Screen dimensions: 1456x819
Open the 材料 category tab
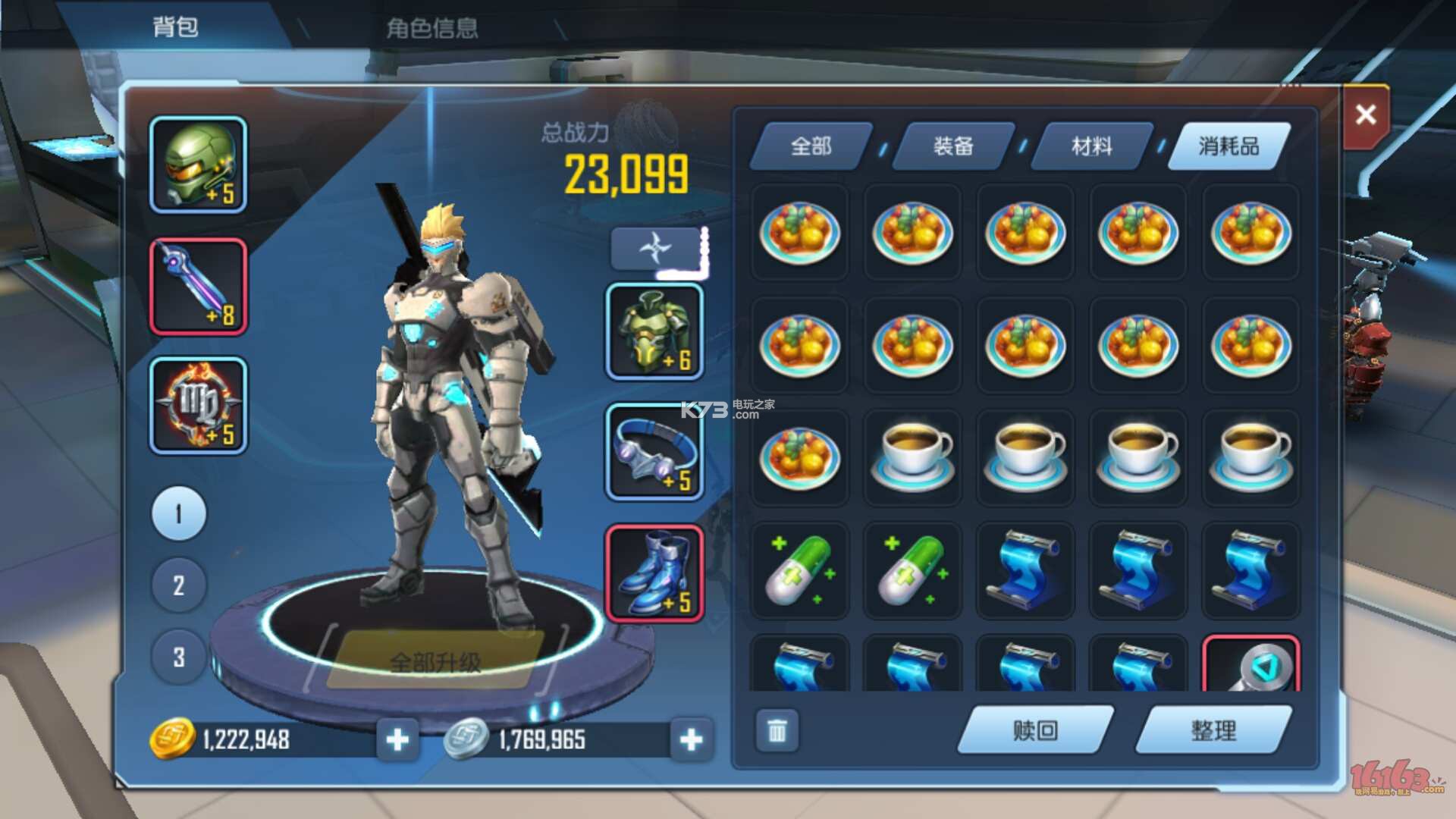tap(1092, 146)
